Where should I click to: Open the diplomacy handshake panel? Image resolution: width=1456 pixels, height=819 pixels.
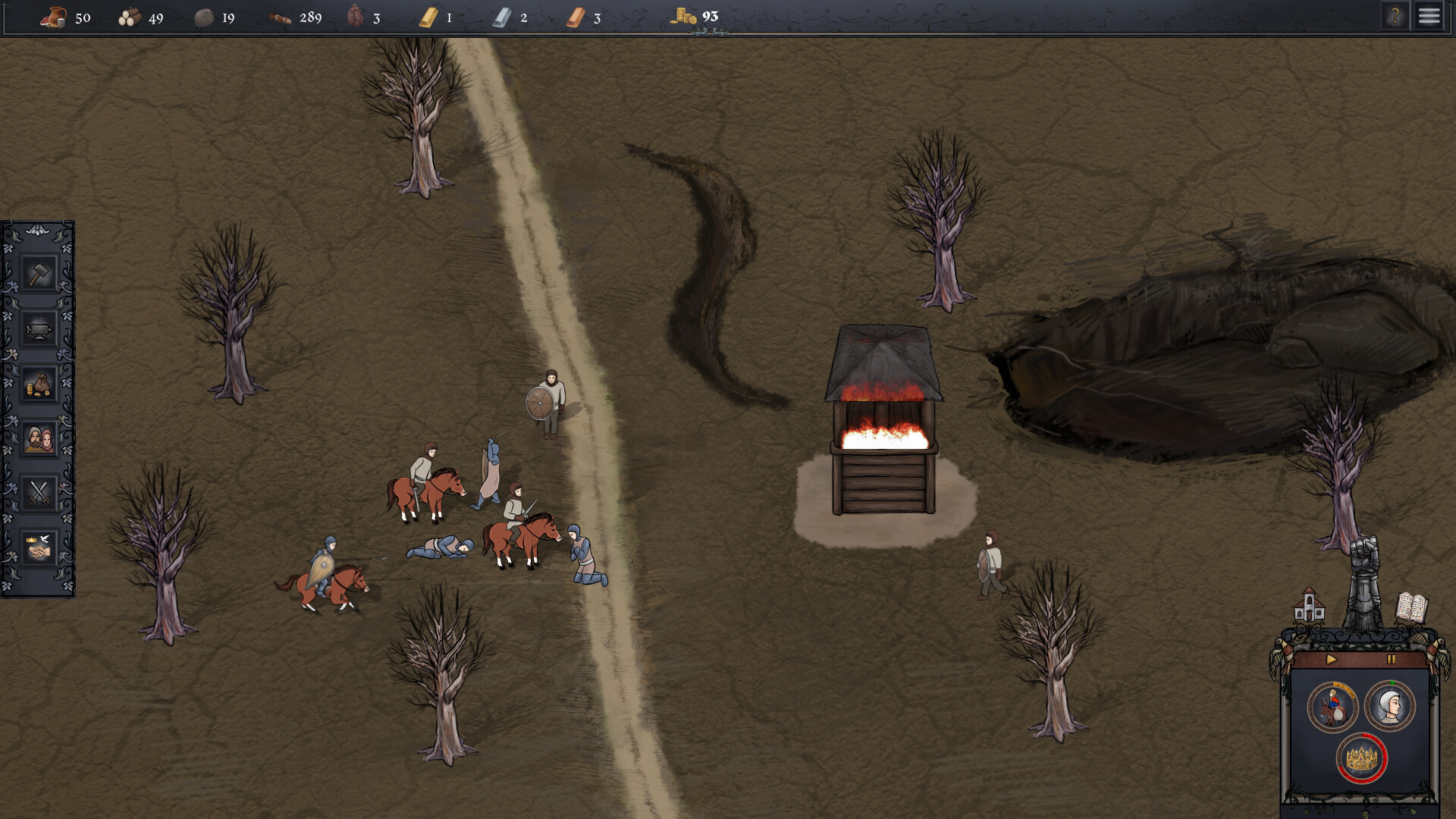pos(39,549)
